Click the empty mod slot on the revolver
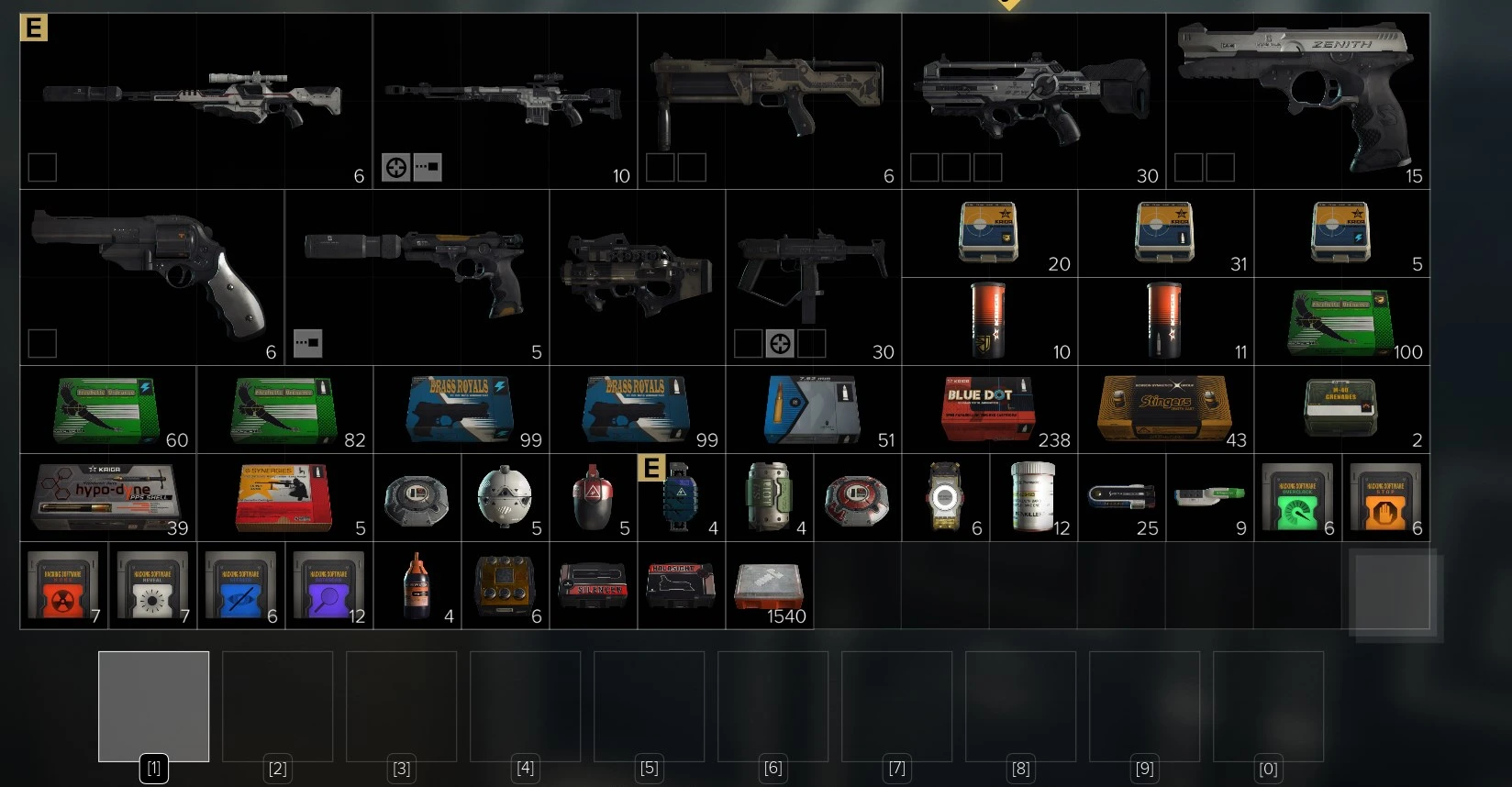The image size is (1512, 787). coord(40,344)
